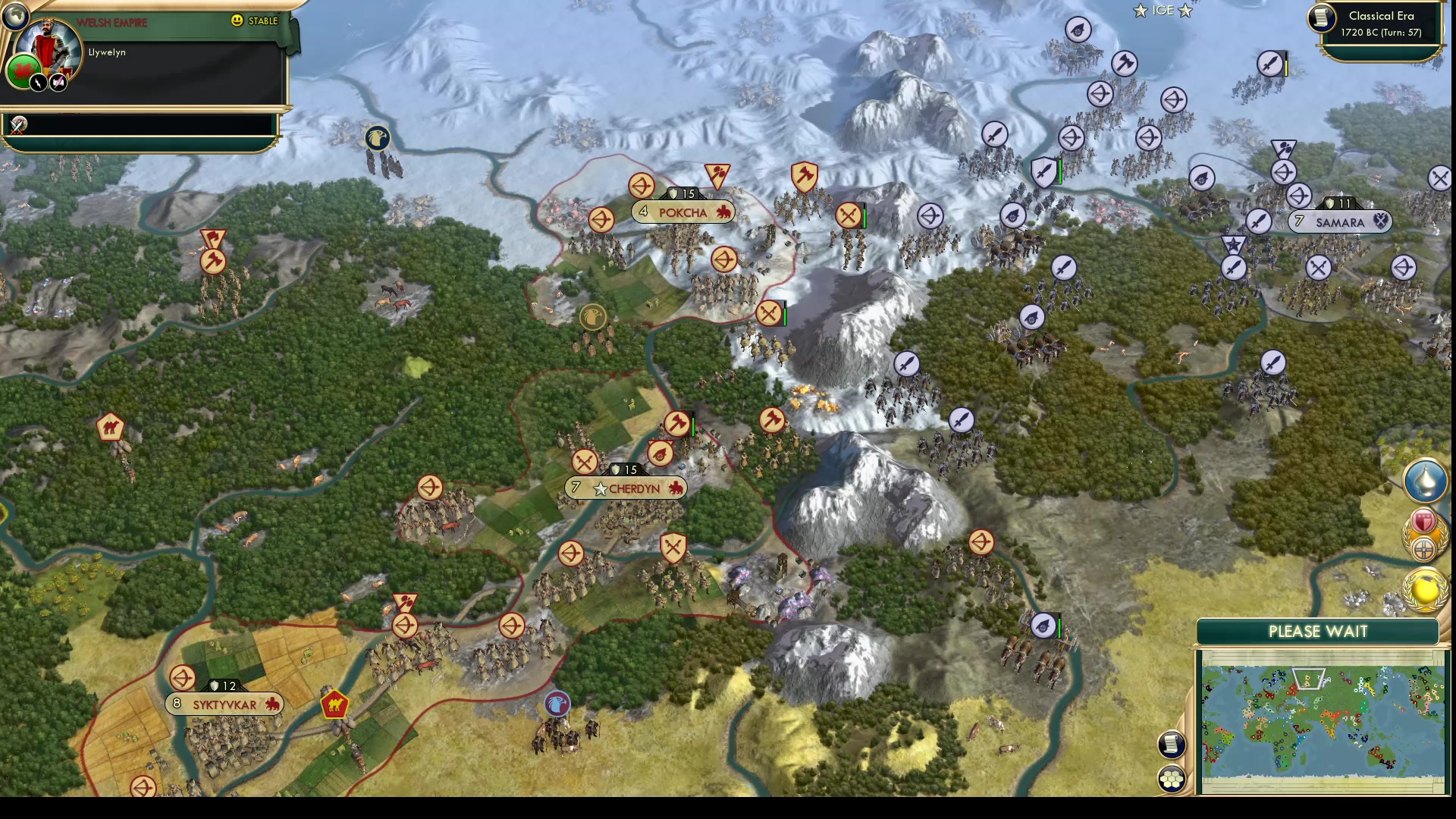Image resolution: width=1456 pixels, height=819 pixels.
Task: Click the Welsh Empire title banner
Action: 111,23
